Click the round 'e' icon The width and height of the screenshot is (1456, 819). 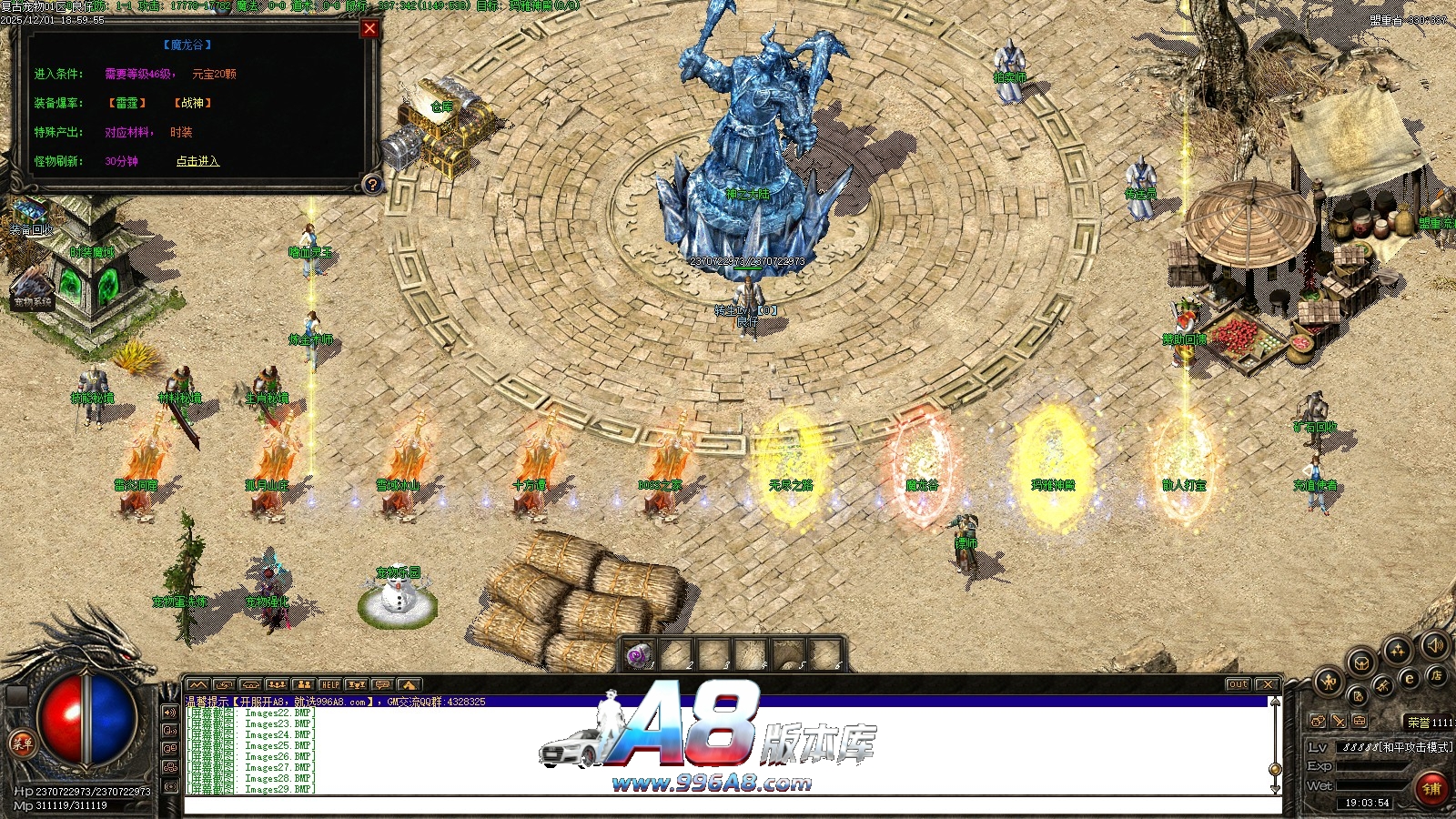click(x=1410, y=679)
